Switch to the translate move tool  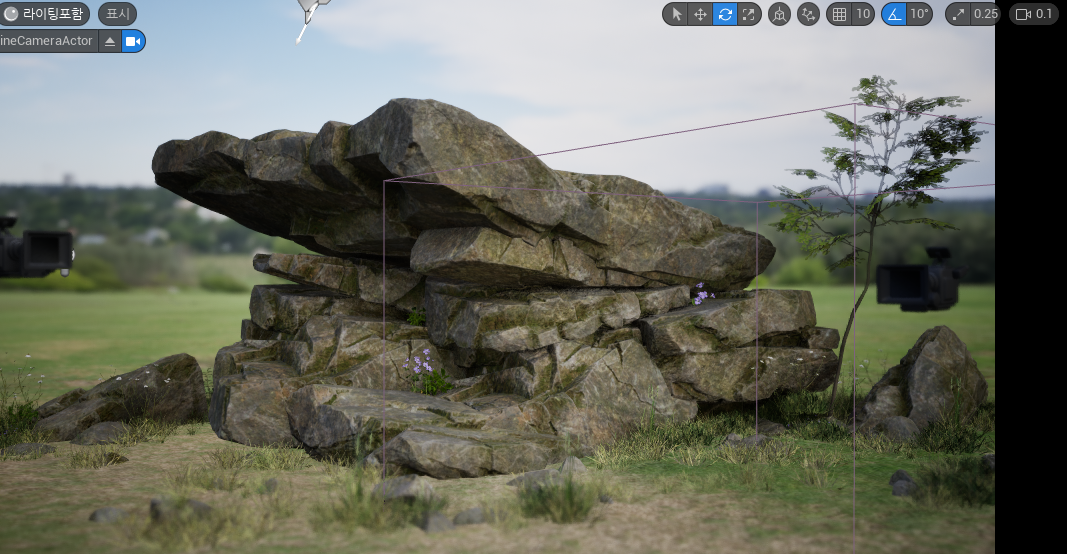[x=700, y=14]
